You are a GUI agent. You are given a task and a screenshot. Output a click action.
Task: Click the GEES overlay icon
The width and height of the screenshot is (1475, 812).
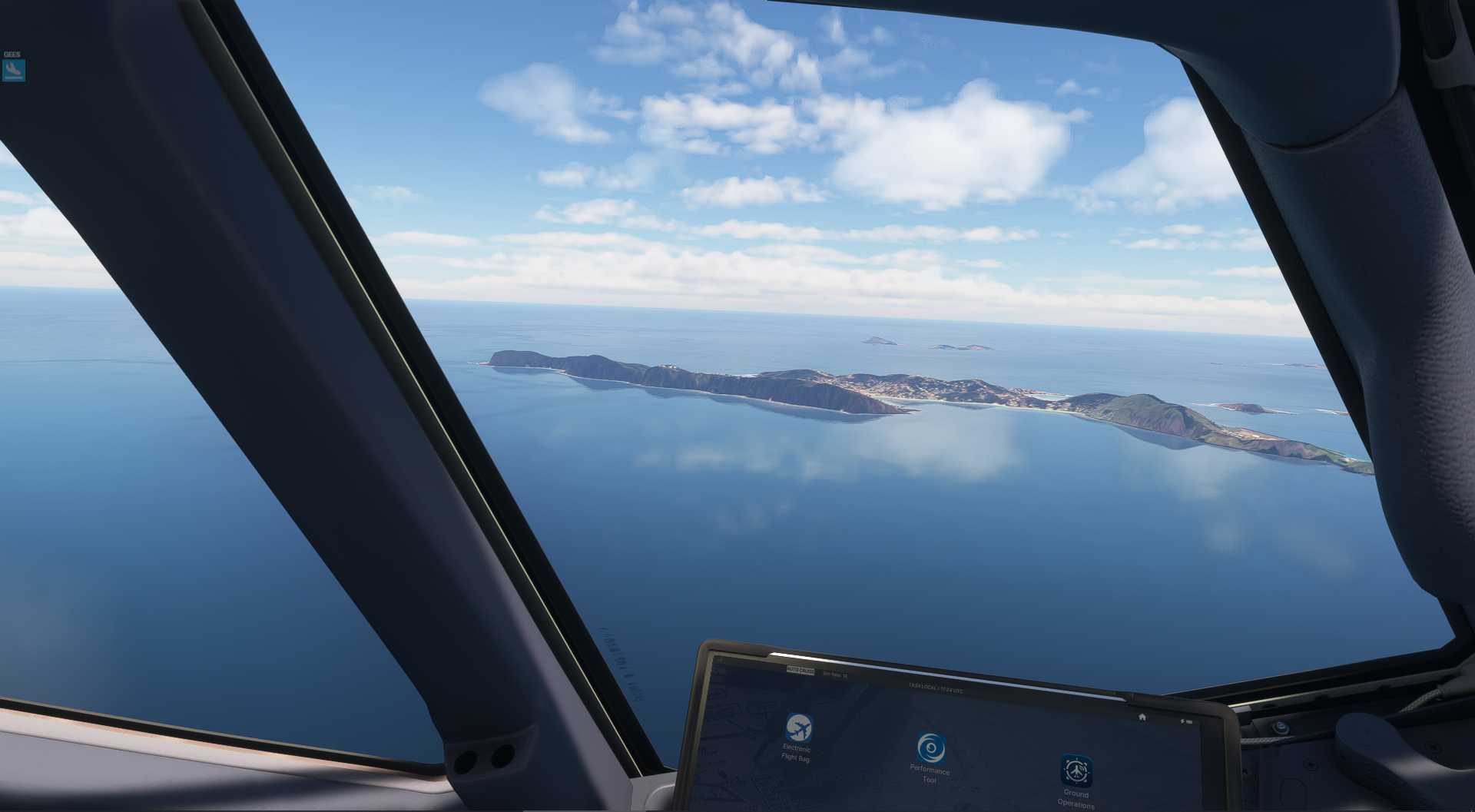click(14, 70)
